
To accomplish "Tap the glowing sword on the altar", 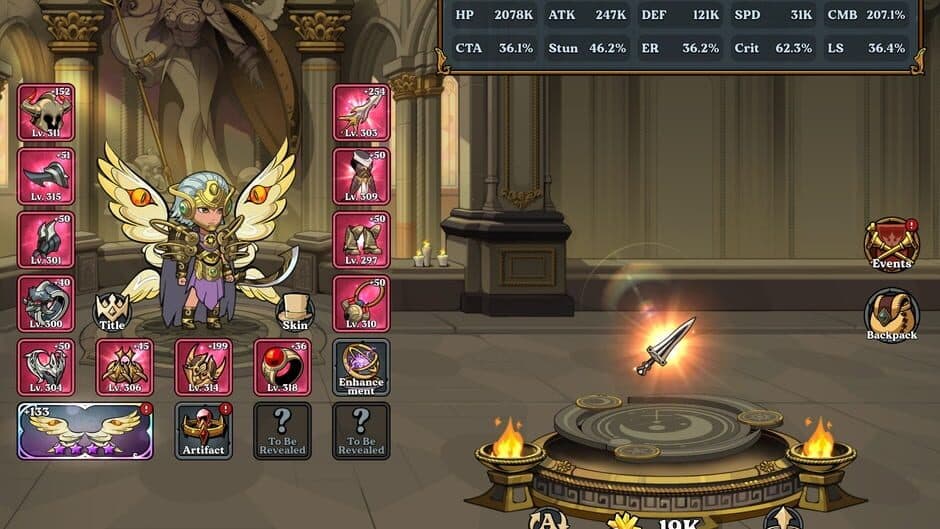I will pos(664,344).
